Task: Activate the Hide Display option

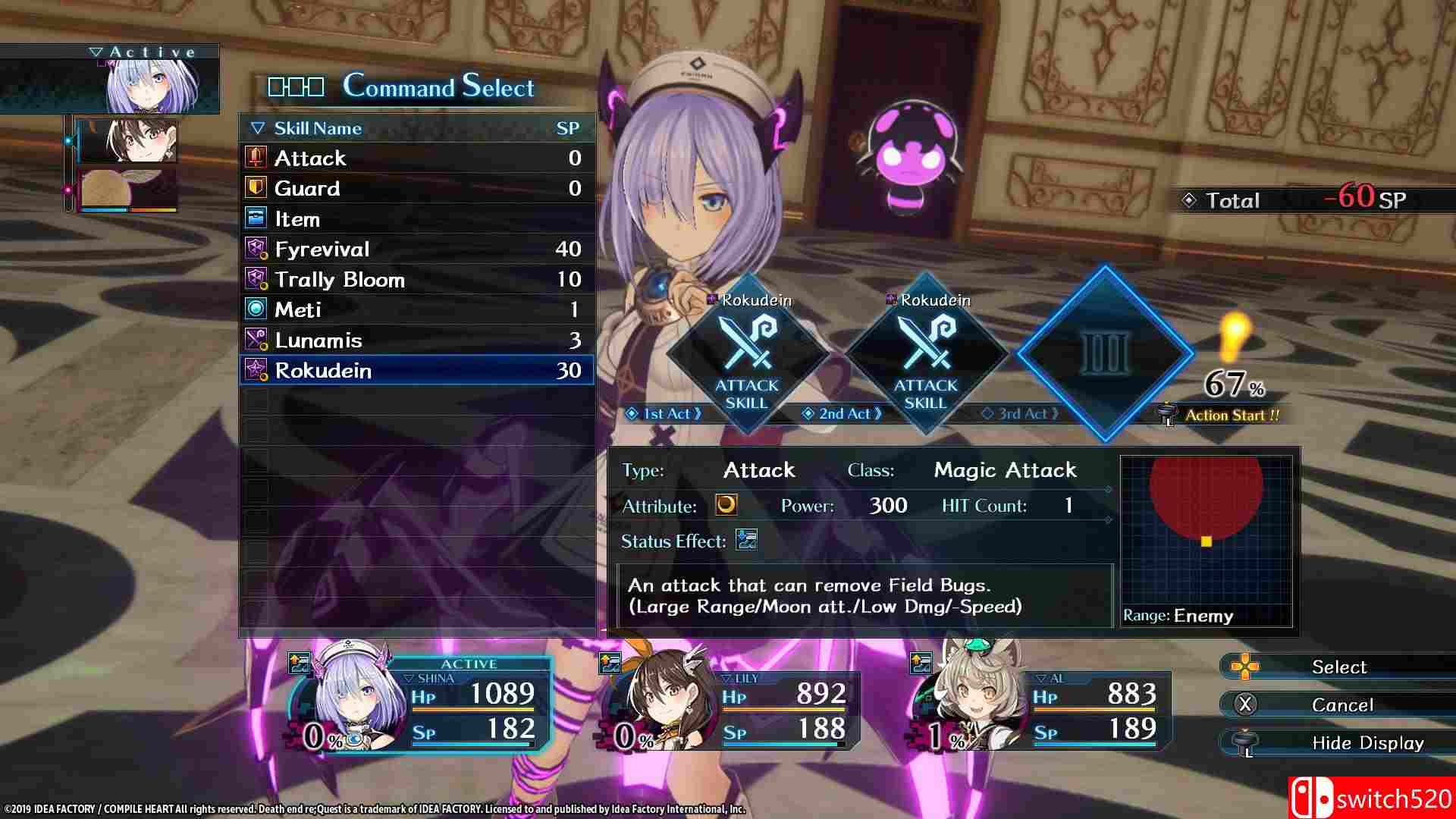Action: pyautogui.click(x=1341, y=743)
